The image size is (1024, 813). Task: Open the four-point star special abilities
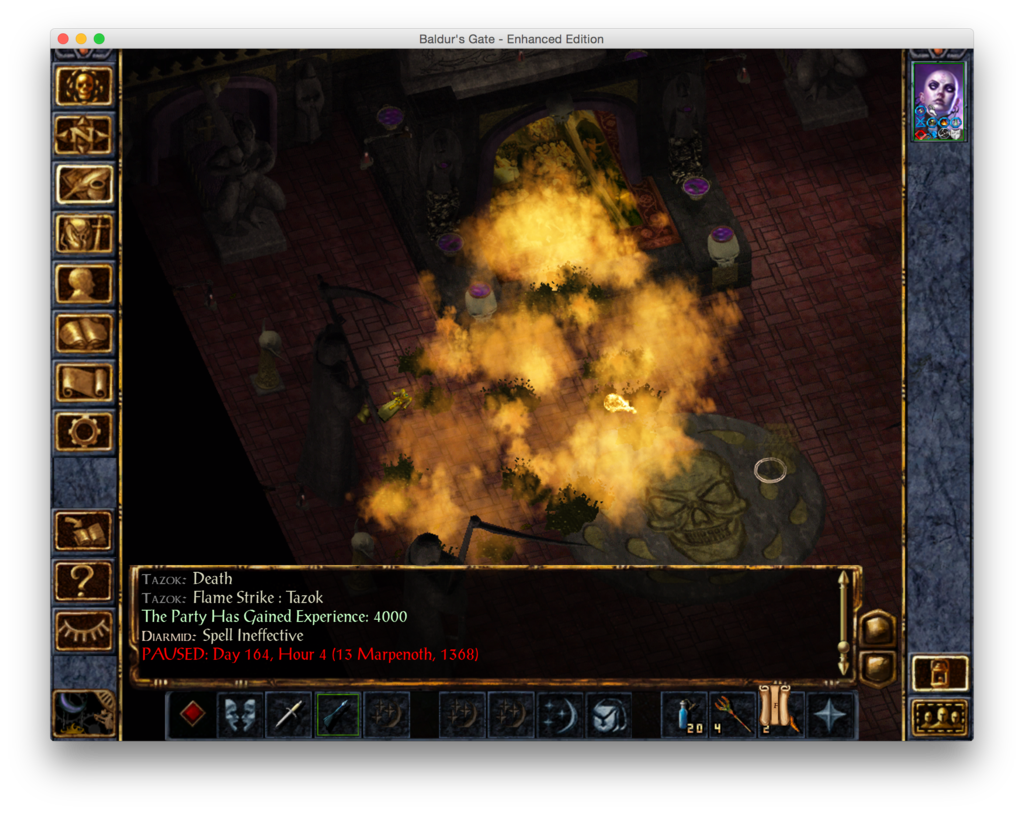831,714
